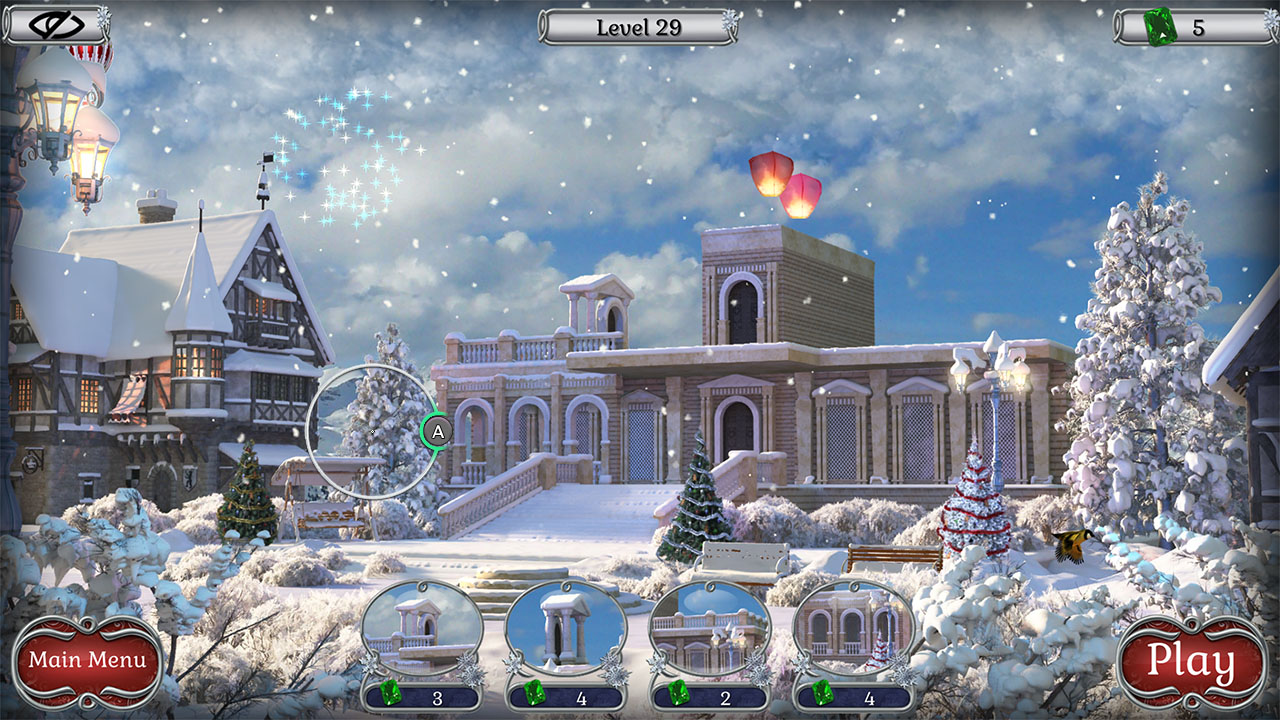
Task: Click the emerald icon under the first fragment thumbnail
Action: tap(392, 692)
